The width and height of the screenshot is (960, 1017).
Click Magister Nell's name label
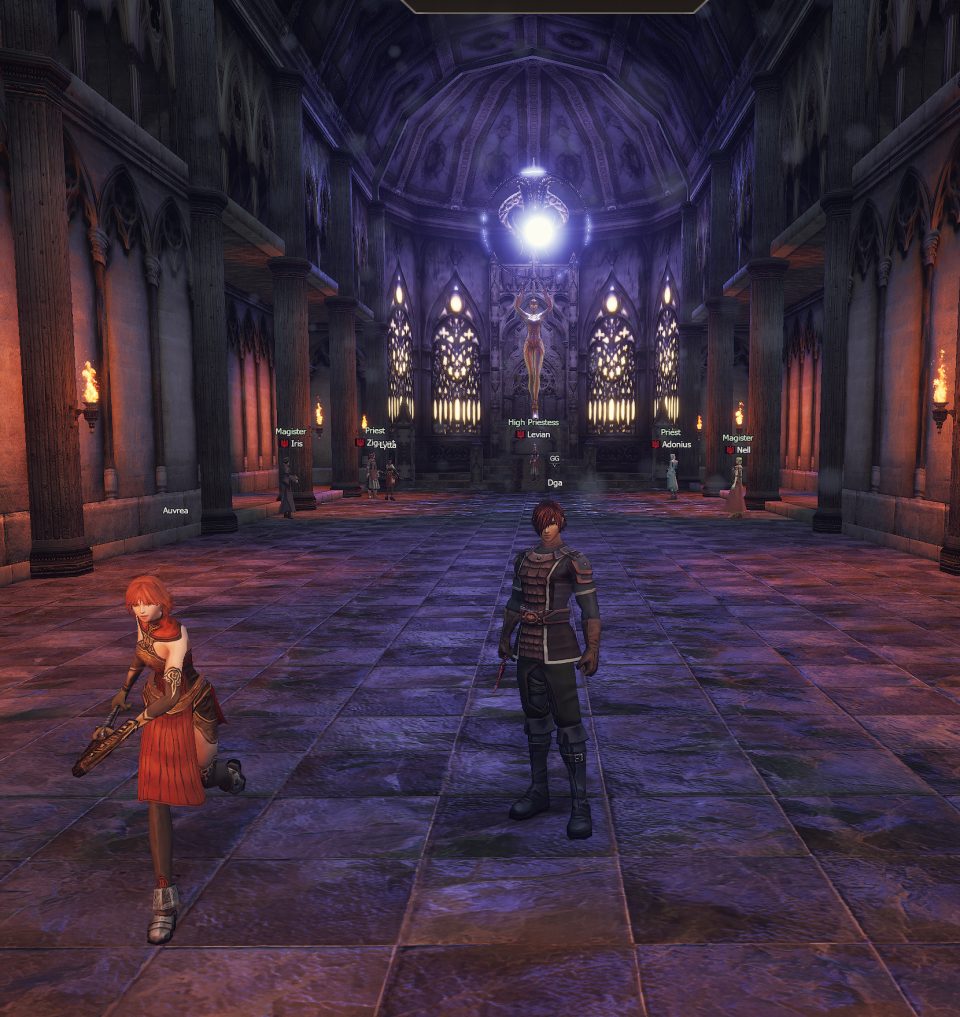pyautogui.click(x=743, y=450)
